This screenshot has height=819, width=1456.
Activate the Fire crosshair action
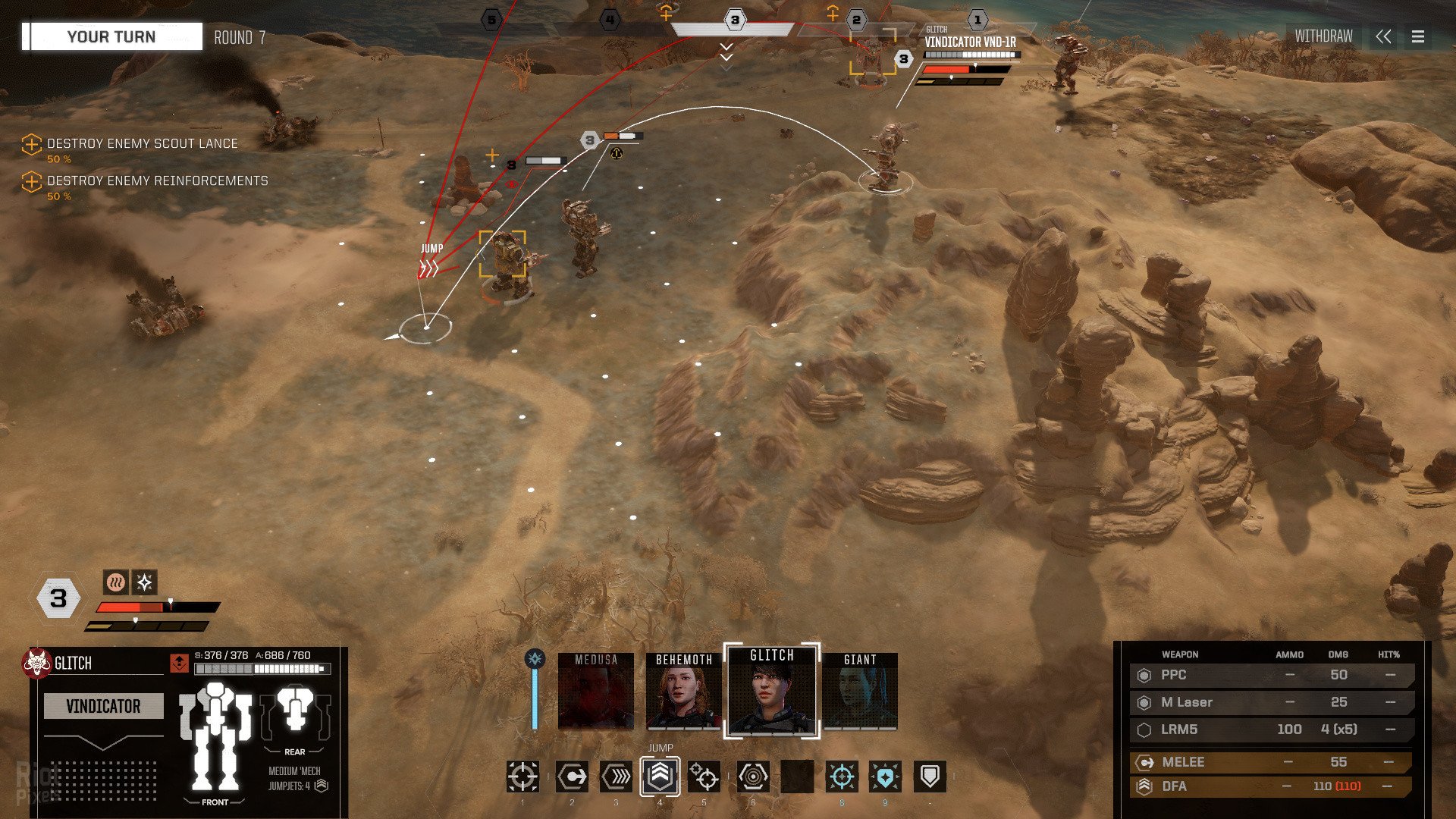pos(522,777)
